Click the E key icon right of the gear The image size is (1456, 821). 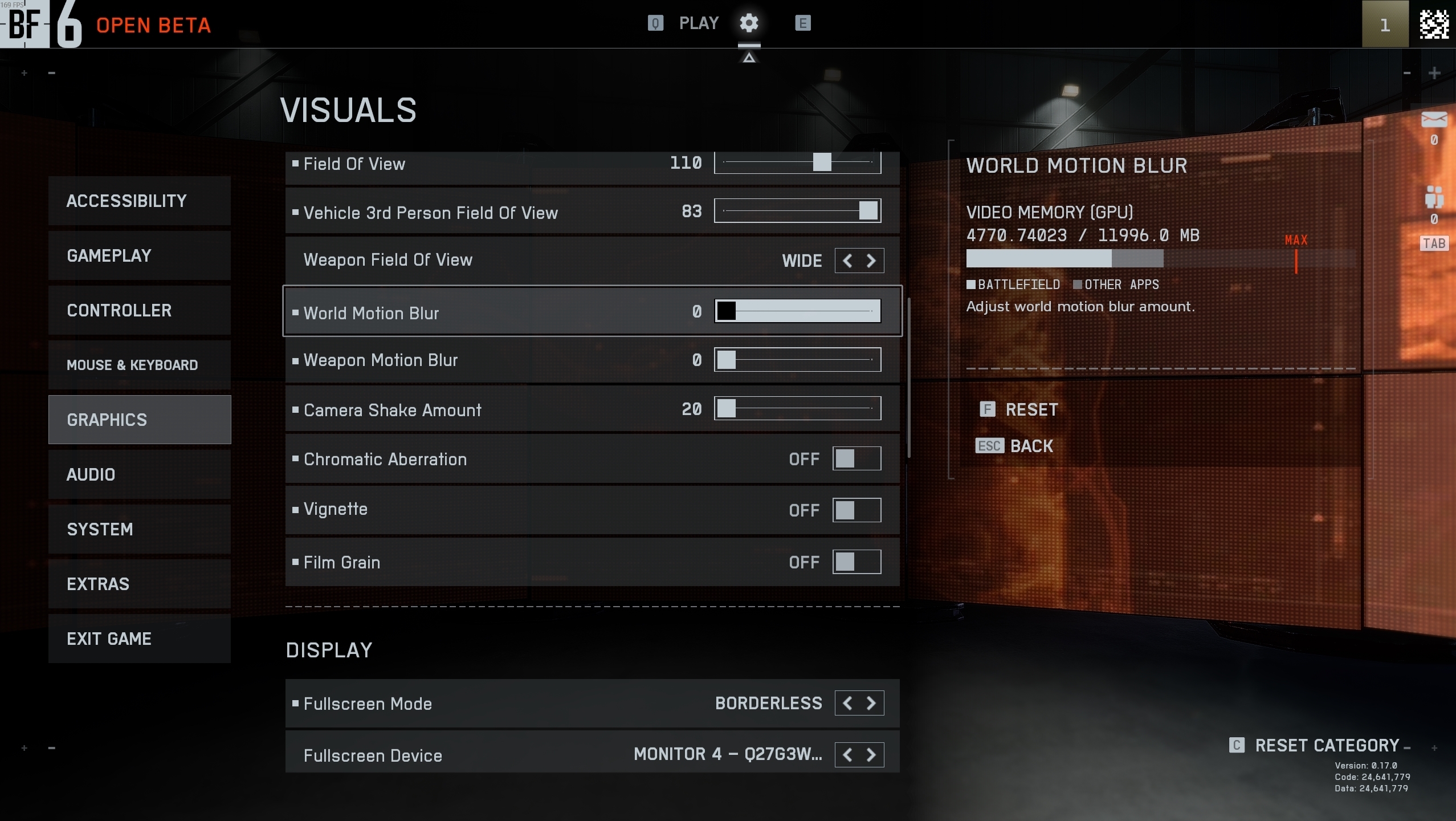click(x=802, y=23)
